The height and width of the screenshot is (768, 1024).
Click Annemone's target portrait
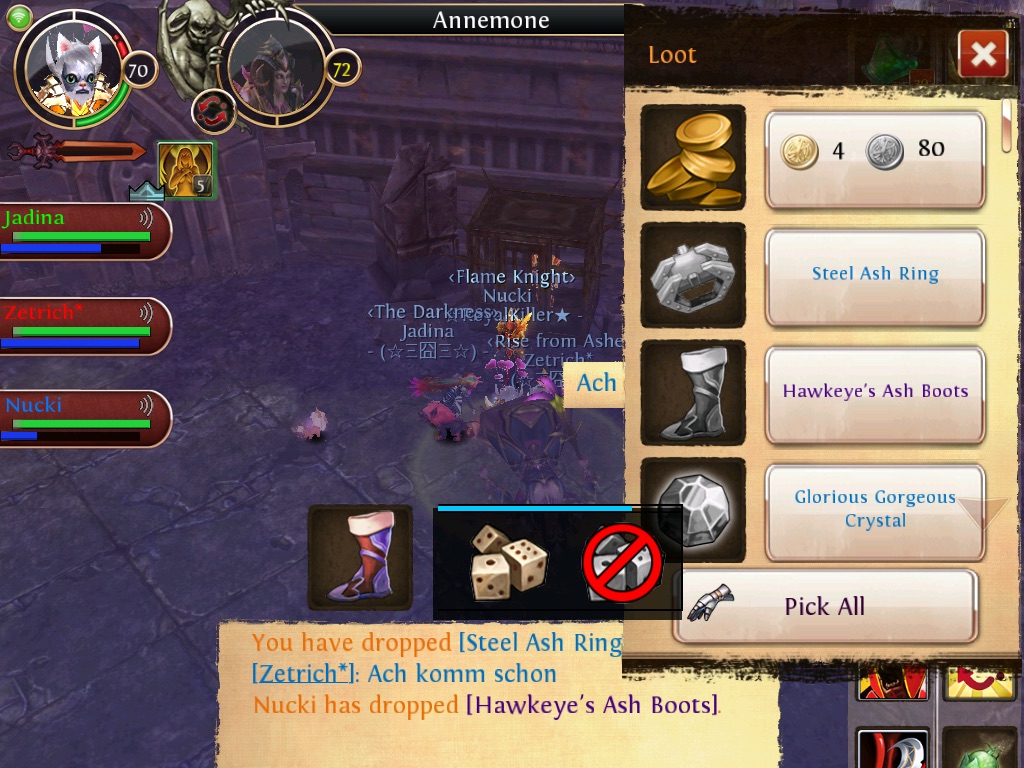click(275, 70)
